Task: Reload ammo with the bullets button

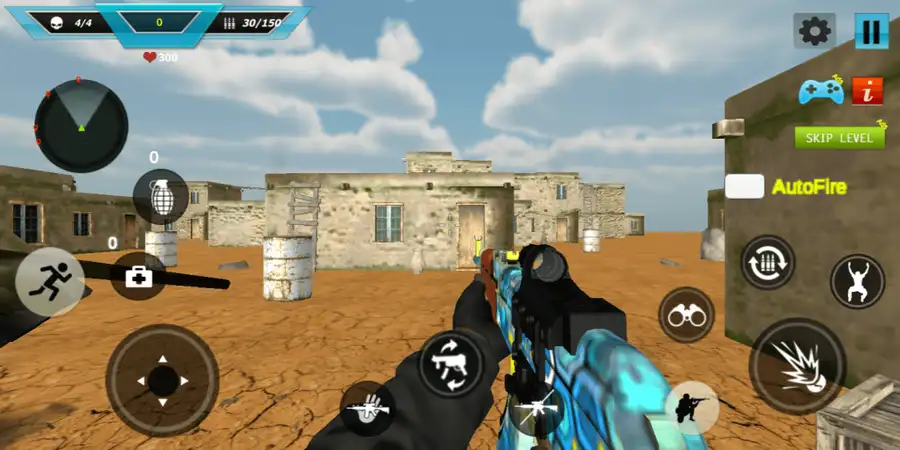Action: [x=768, y=262]
